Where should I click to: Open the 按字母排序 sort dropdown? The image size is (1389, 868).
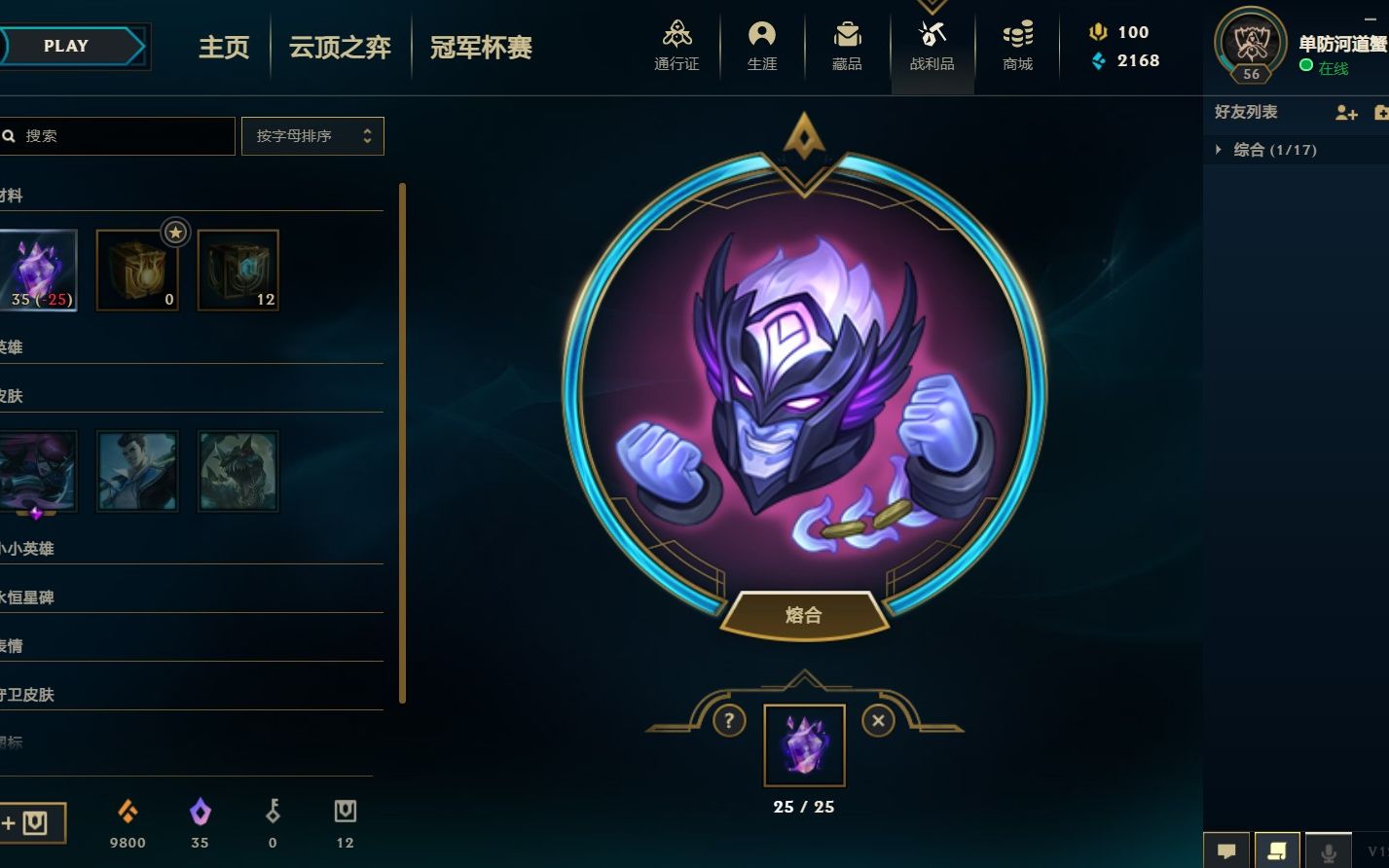tap(312, 136)
